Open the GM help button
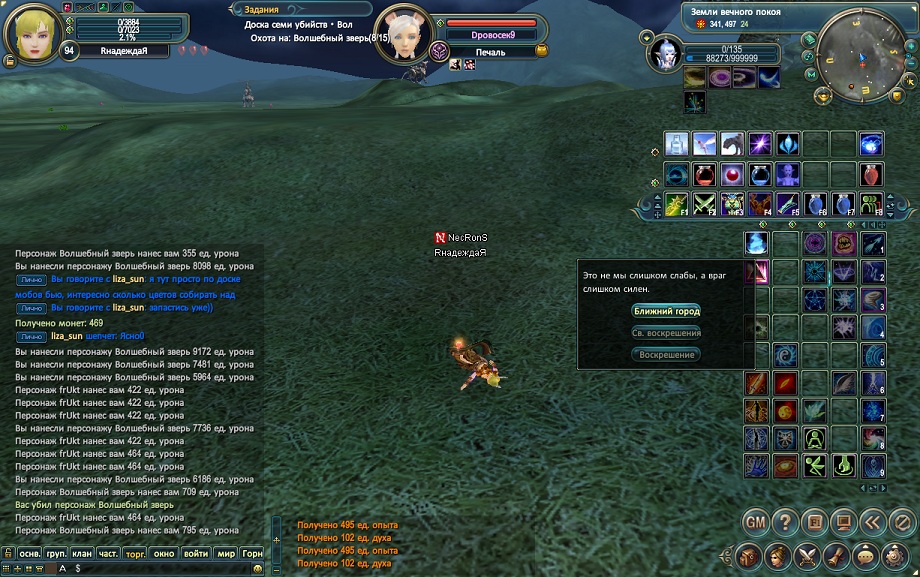Viewport: 920px width, 577px height. click(757, 521)
